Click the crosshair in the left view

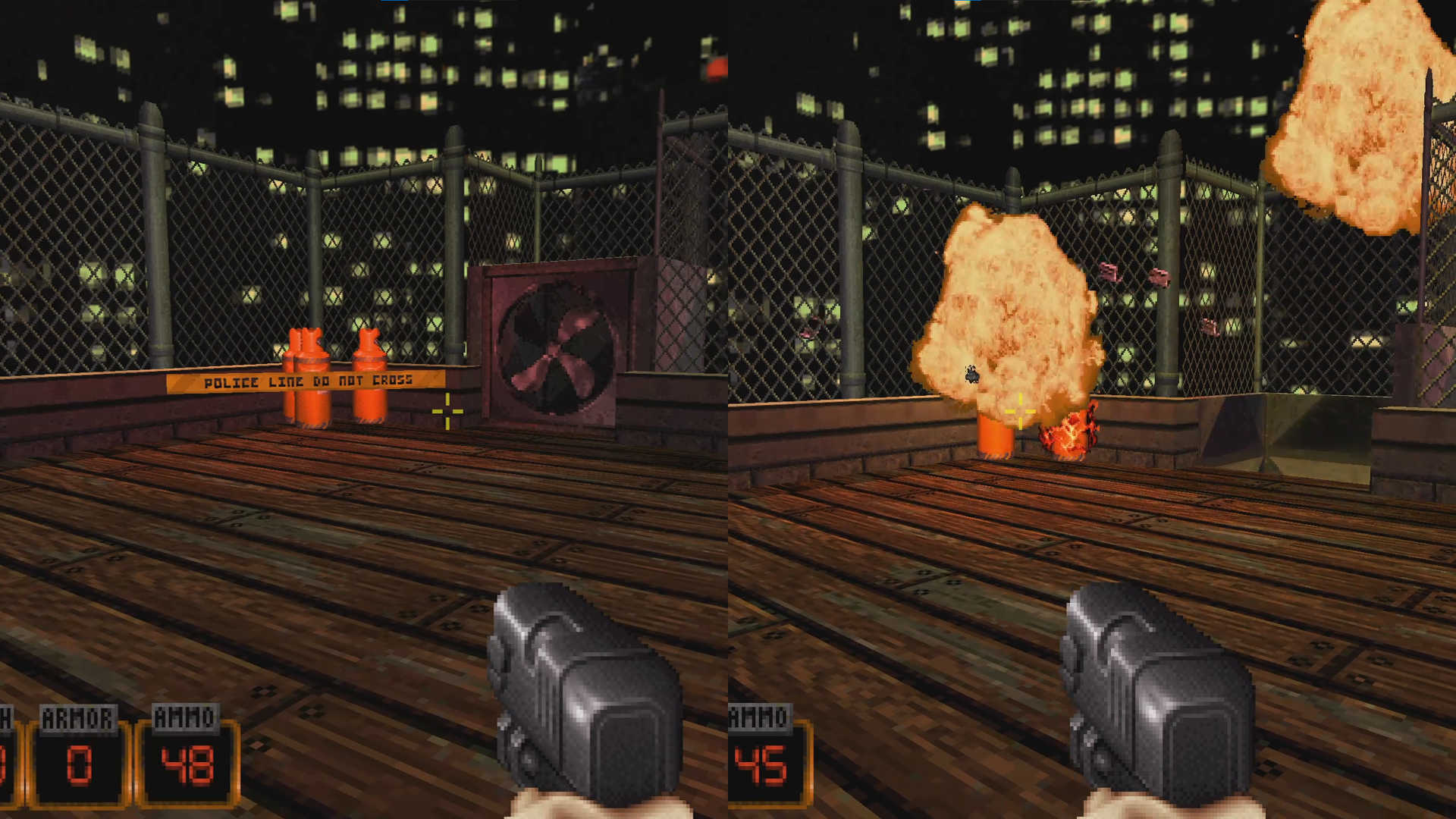coord(449,409)
